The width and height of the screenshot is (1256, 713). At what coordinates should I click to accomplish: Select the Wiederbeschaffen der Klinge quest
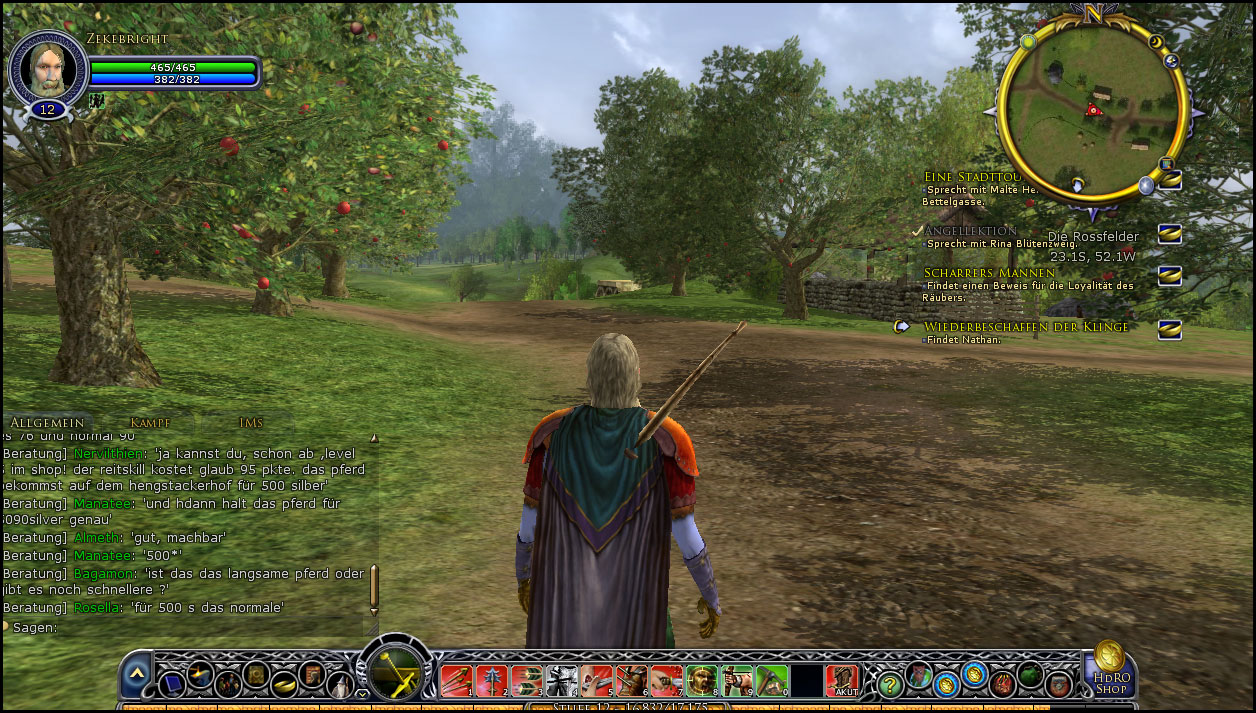1026,327
